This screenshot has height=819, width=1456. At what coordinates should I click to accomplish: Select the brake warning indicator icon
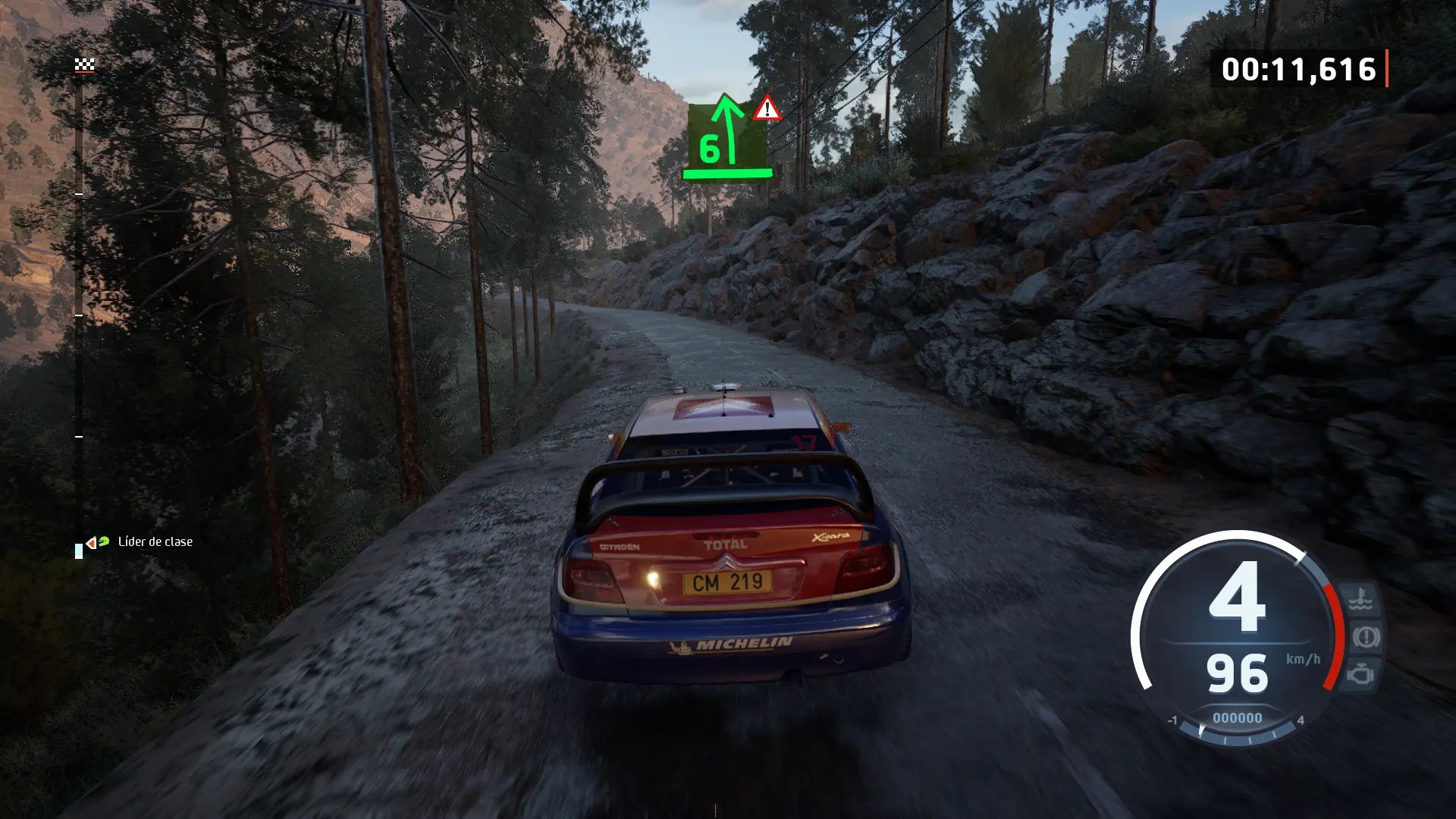pyautogui.click(x=1365, y=637)
